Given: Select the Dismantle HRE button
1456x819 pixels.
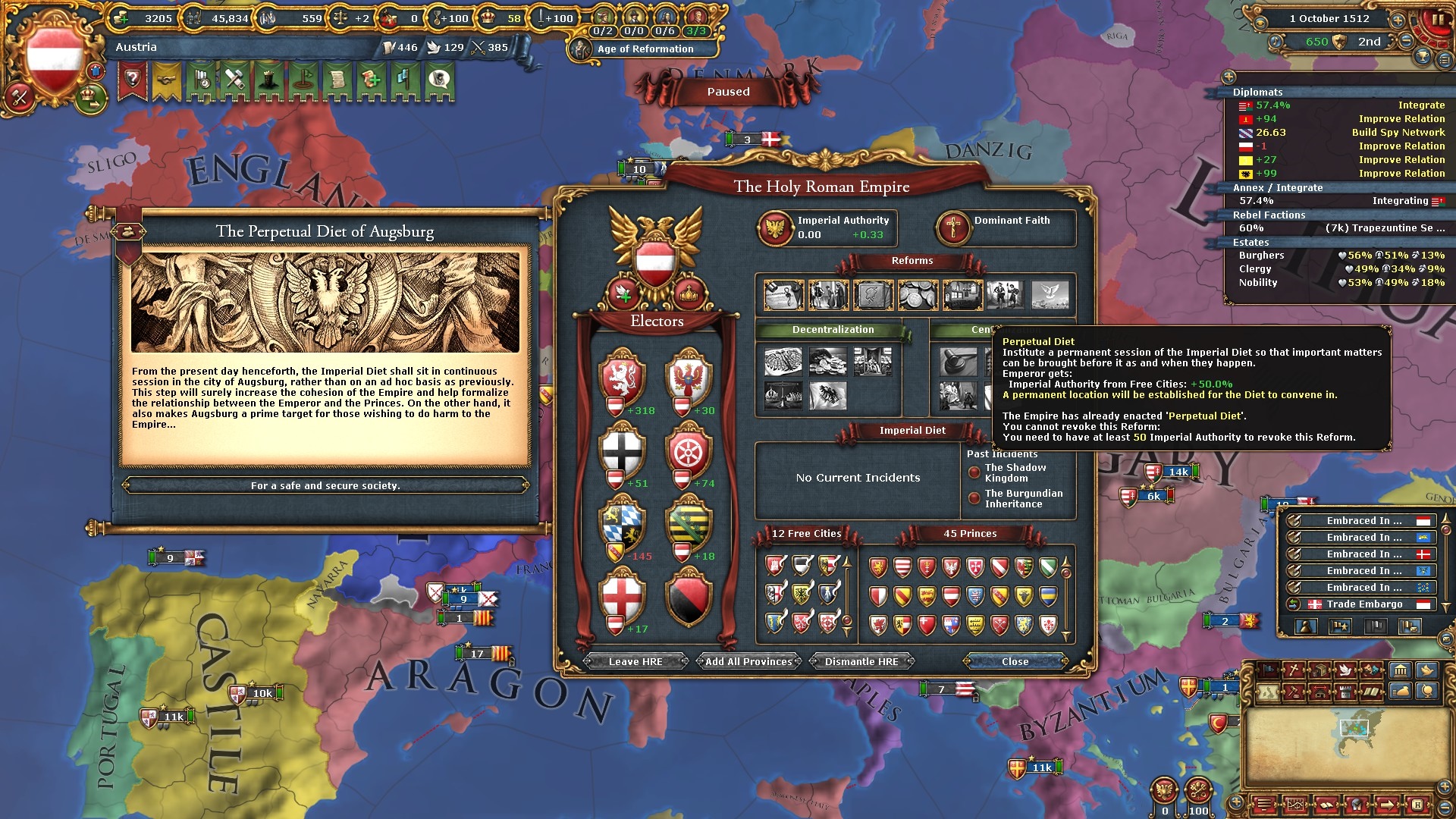Looking at the screenshot, I should click(x=861, y=661).
